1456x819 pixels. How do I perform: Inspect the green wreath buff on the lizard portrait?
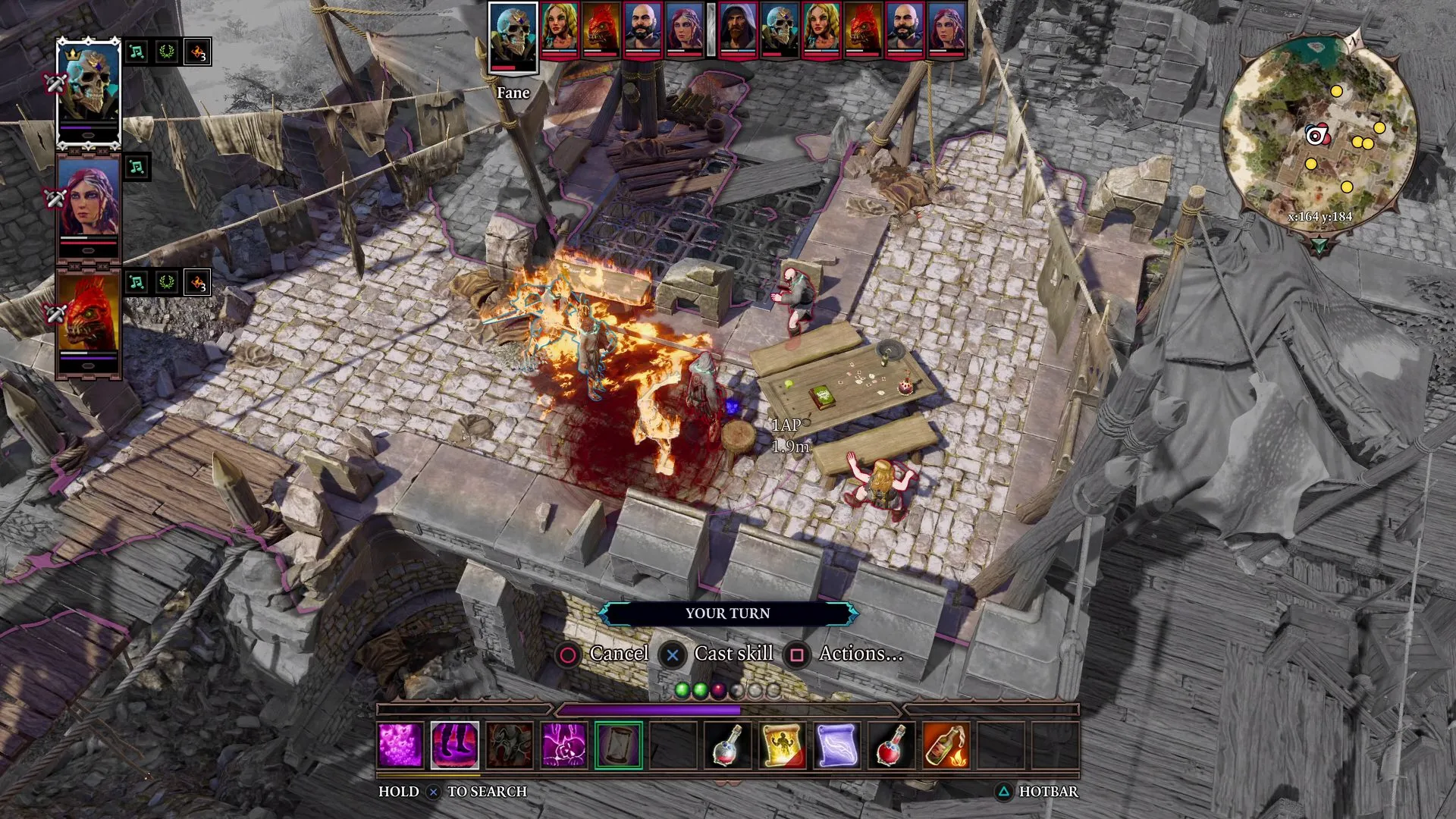click(x=168, y=282)
